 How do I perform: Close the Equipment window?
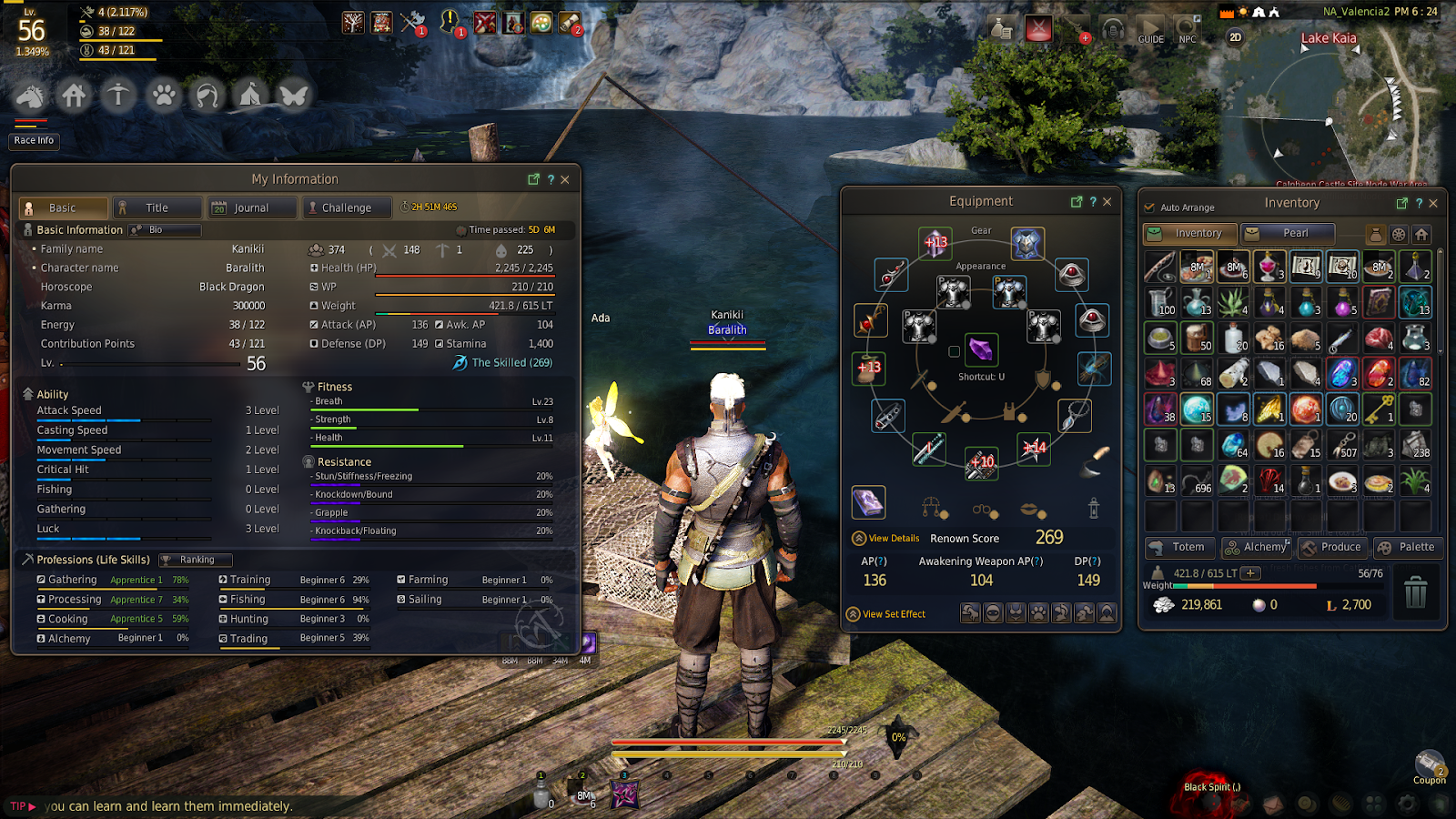1107,202
